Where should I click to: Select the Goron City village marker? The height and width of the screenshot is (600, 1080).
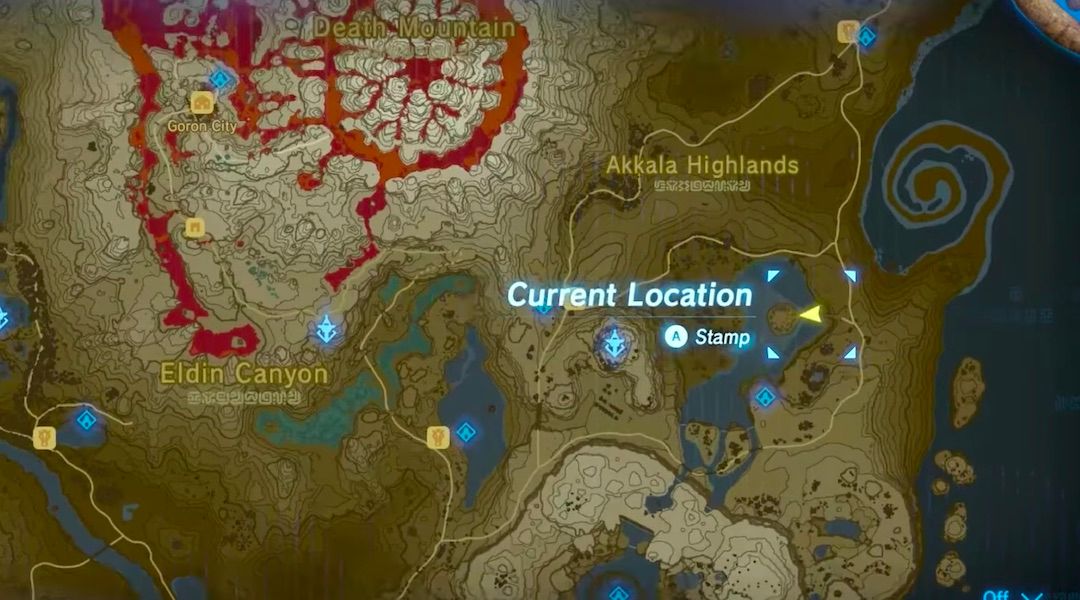coord(202,103)
